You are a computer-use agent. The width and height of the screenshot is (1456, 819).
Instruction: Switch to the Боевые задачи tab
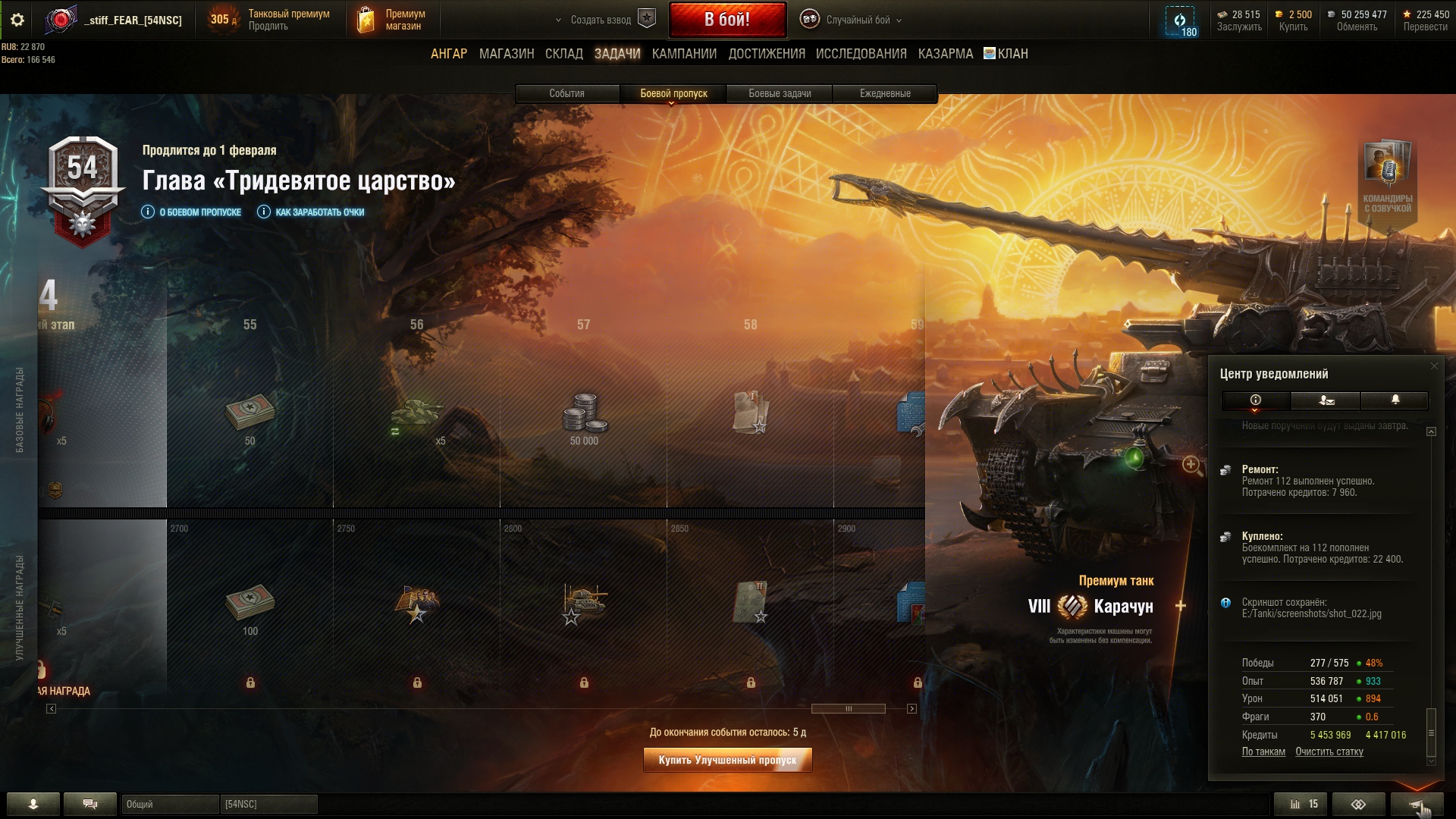click(780, 93)
